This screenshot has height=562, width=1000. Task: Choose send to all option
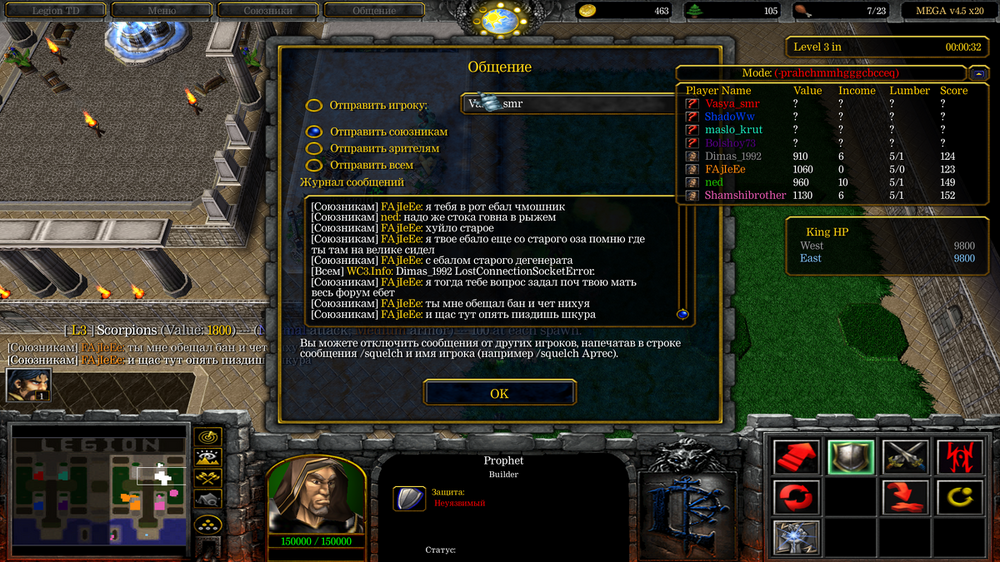click(x=314, y=165)
